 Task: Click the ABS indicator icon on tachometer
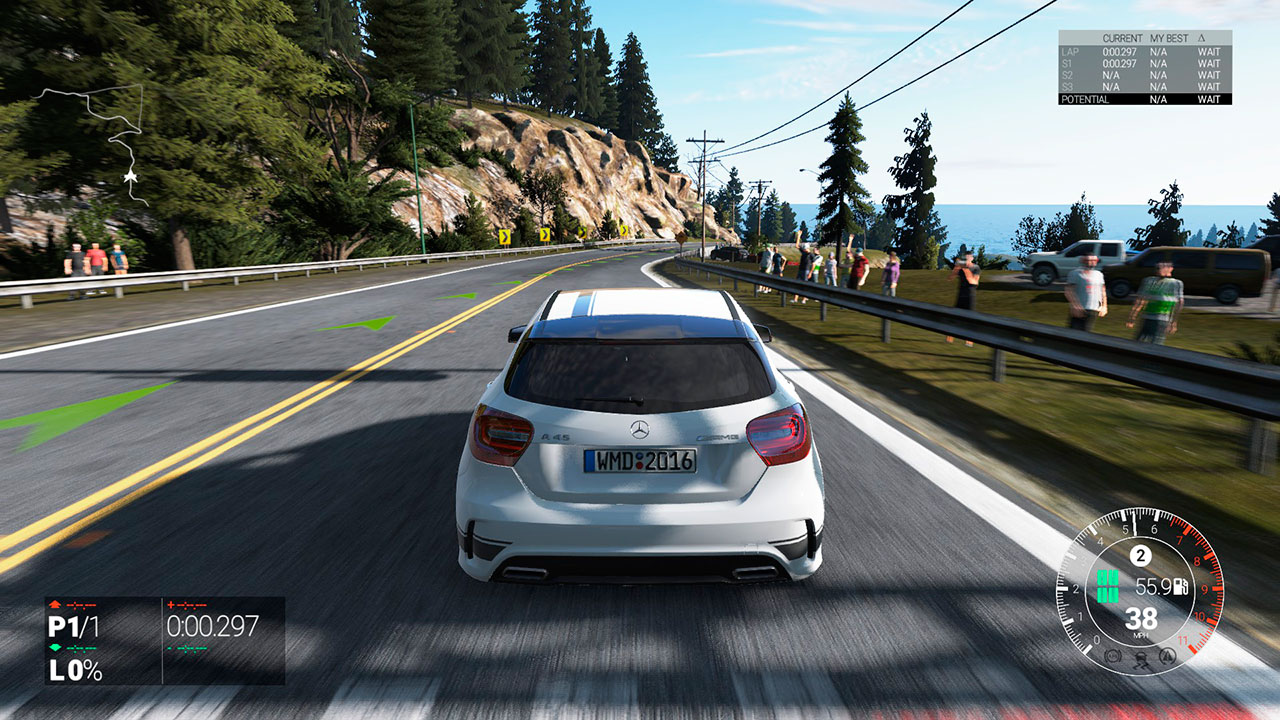click(x=1112, y=656)
